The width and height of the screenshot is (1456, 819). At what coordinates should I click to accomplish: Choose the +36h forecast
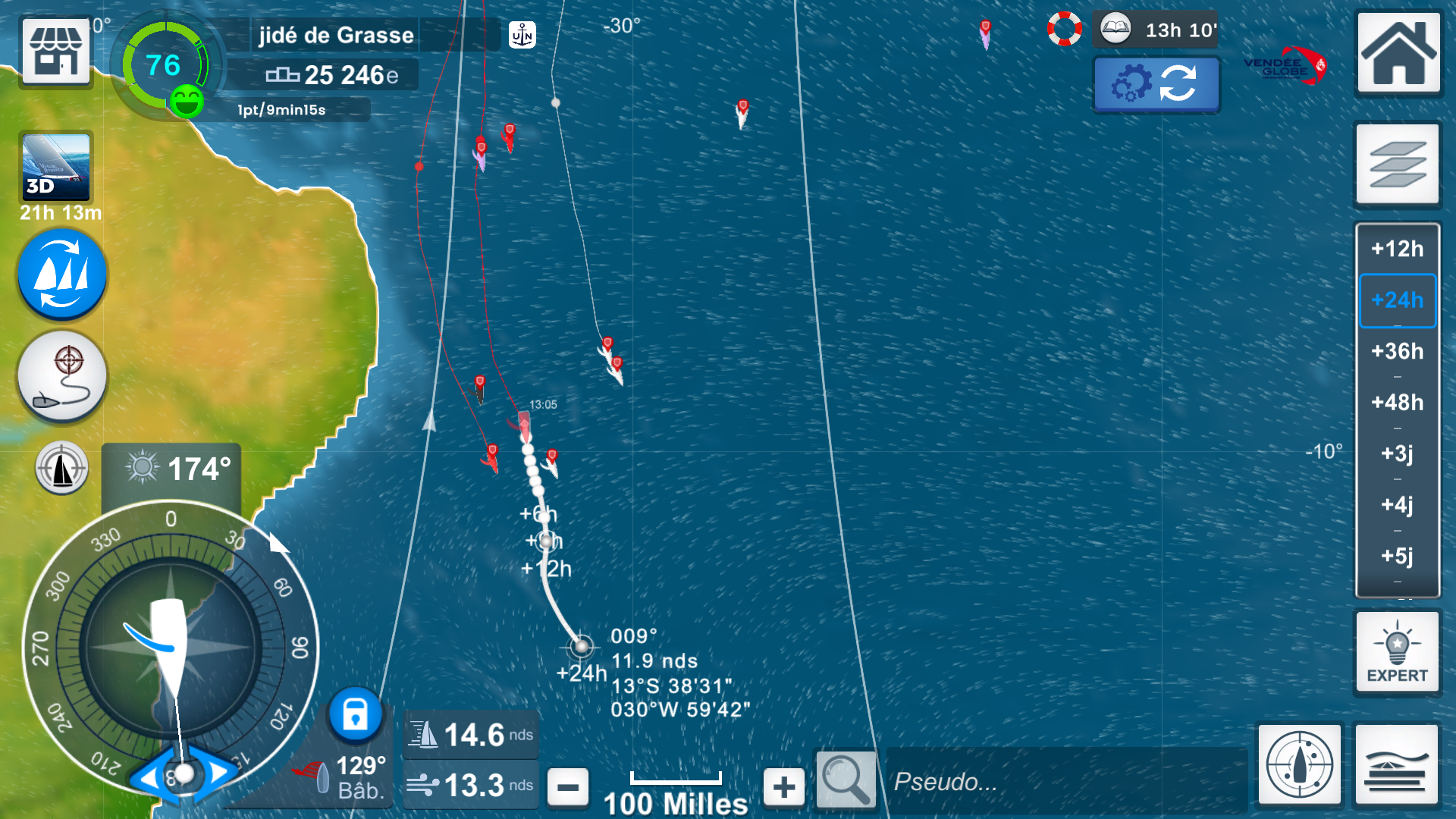pyautogui.click(x=1397, y=351)
